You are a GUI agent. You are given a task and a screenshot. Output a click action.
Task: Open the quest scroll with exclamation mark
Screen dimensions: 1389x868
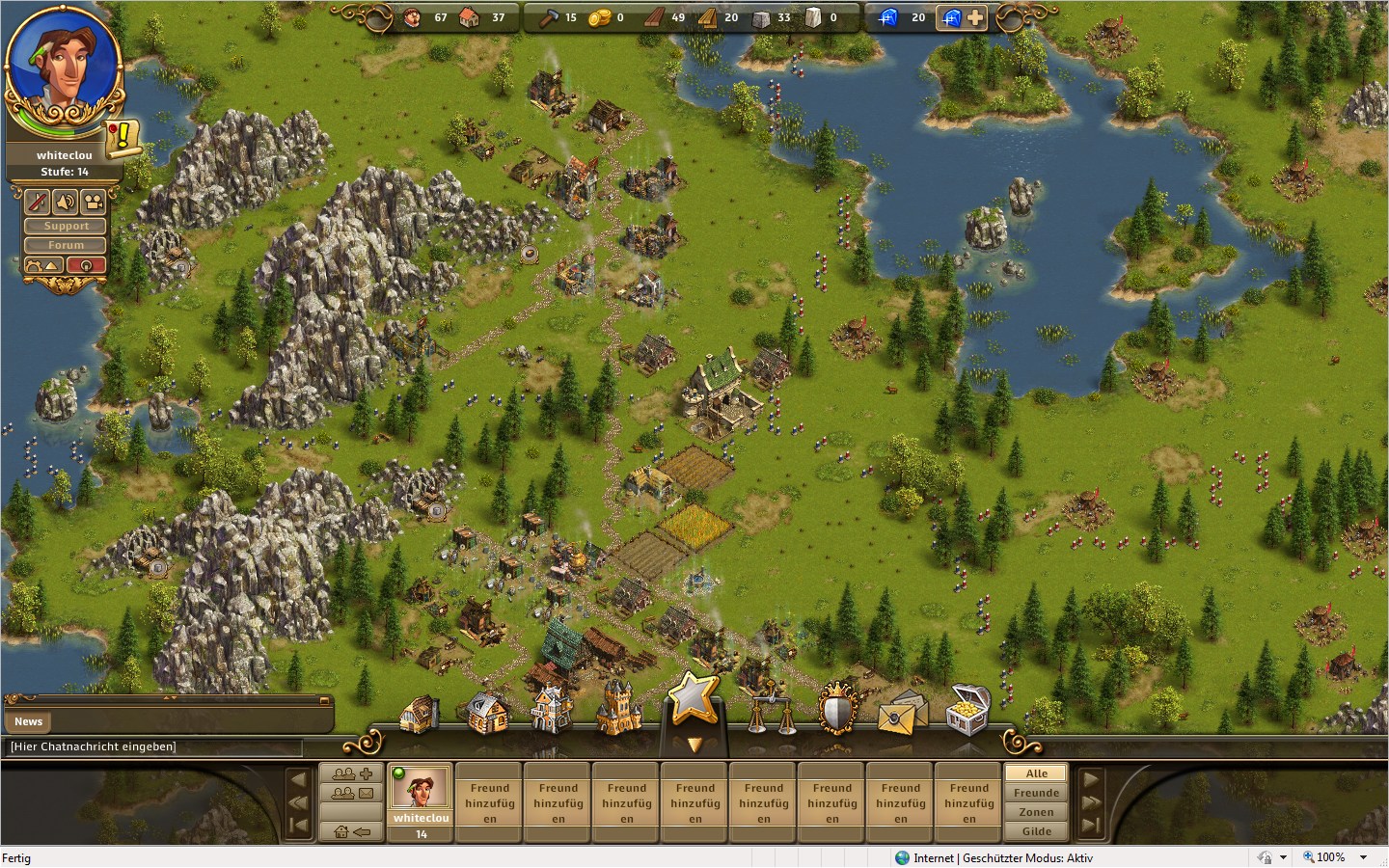point(123,138)
